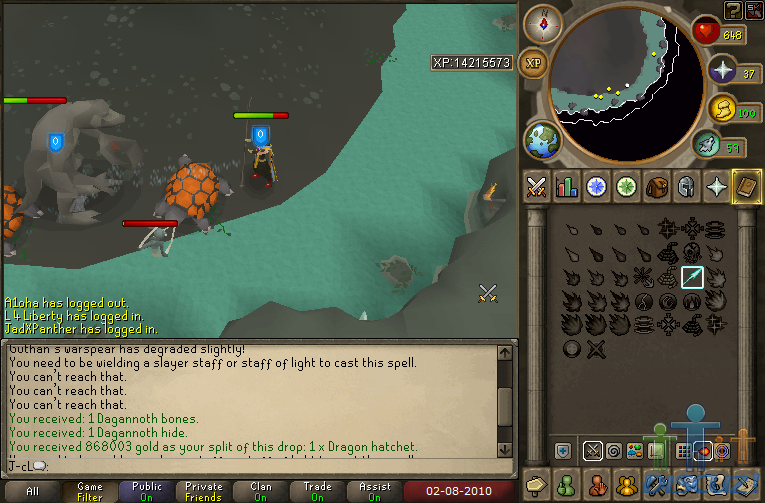Change the Game chat filter
The width and height of the screenshot is (765, 503).
pos(90,491)
